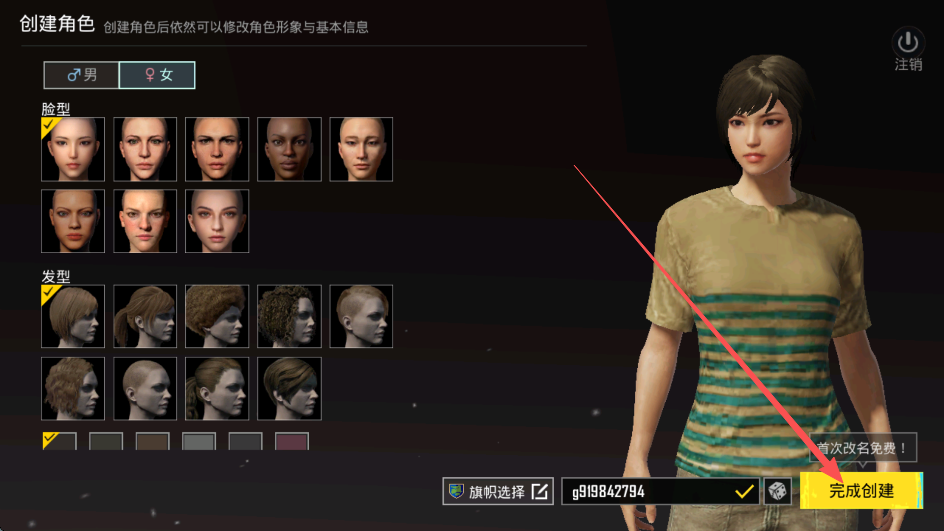Screen dimensions: 944x531
Task: Pick the wavy short hair in second row
Action: 73,389
